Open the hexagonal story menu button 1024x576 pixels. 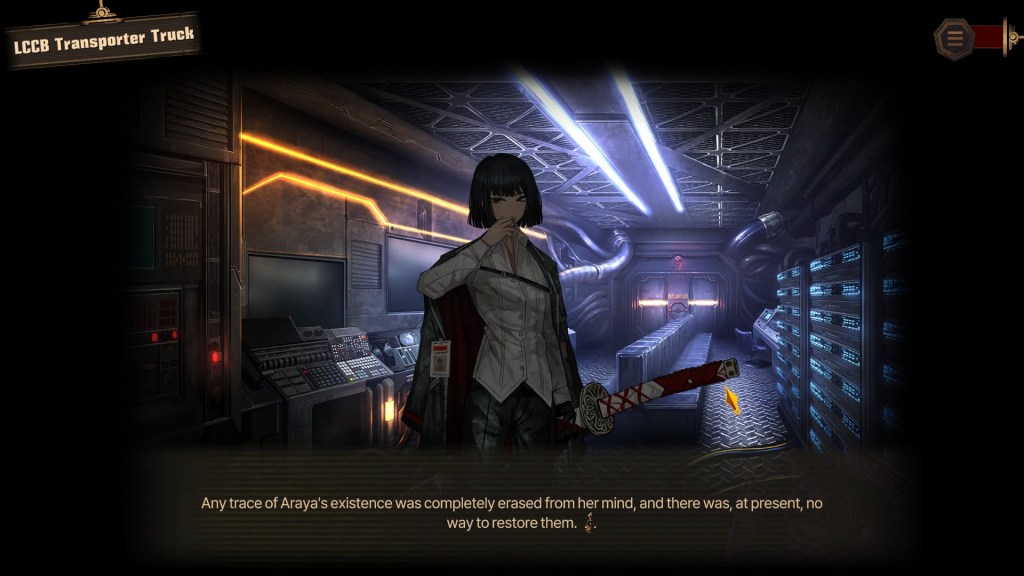coord(954,39)
